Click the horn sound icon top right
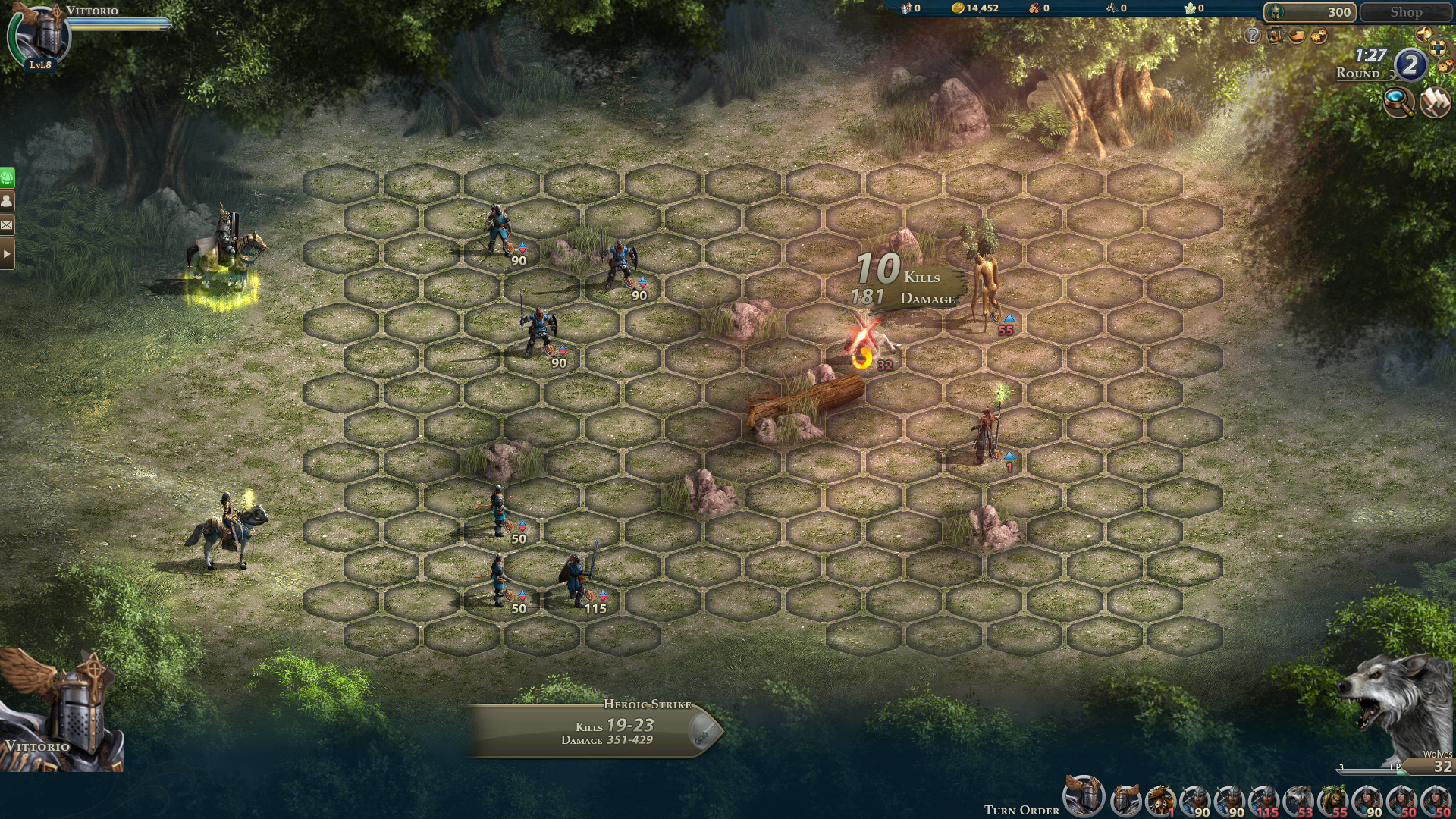The width and height of the screenshot is (1456, 819). [1423, 34]
